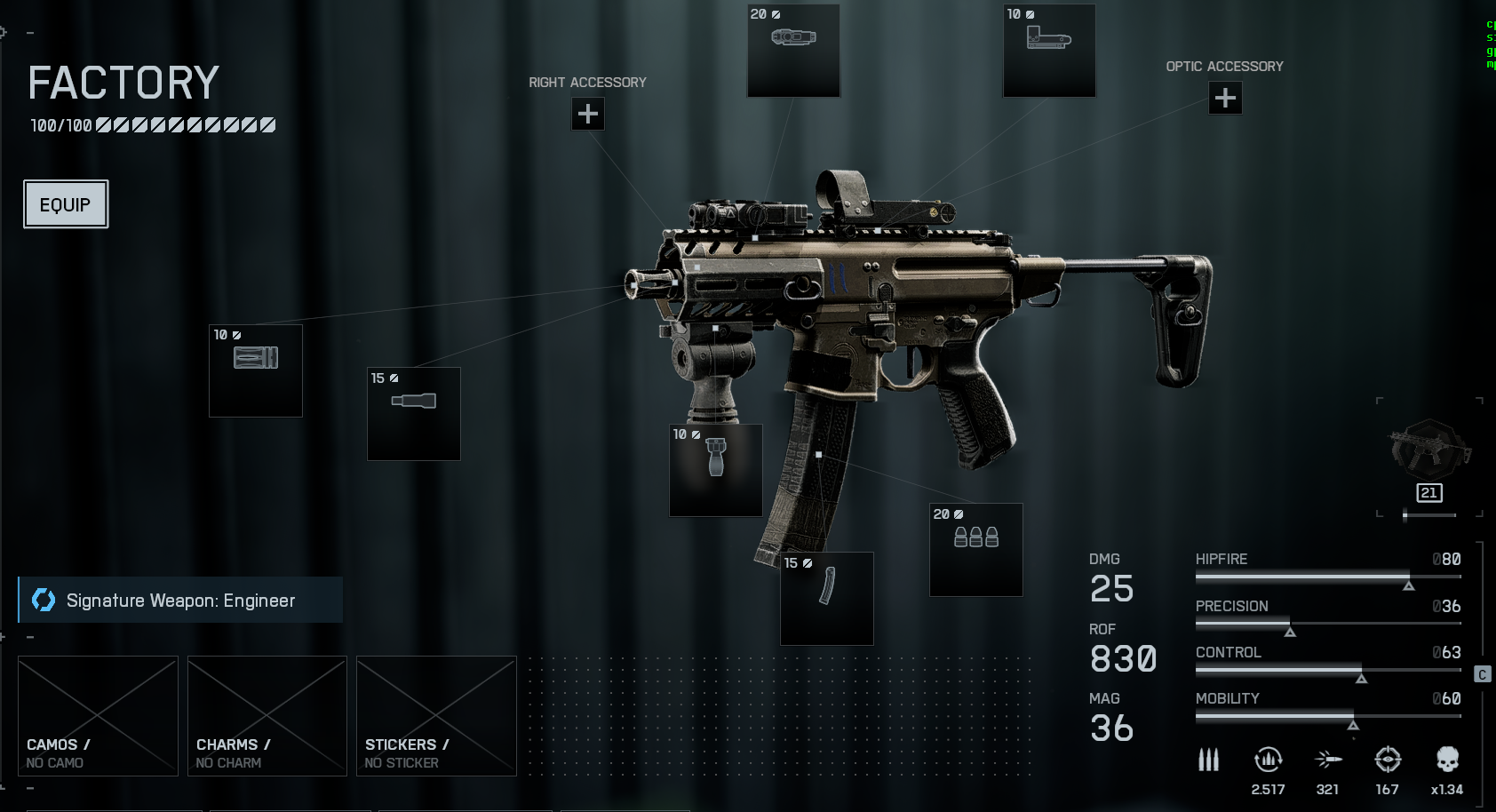Open the ammunition type slot
Image resolution: width=1496 pixels, height=812 pixels.
(x=975, y=549)
